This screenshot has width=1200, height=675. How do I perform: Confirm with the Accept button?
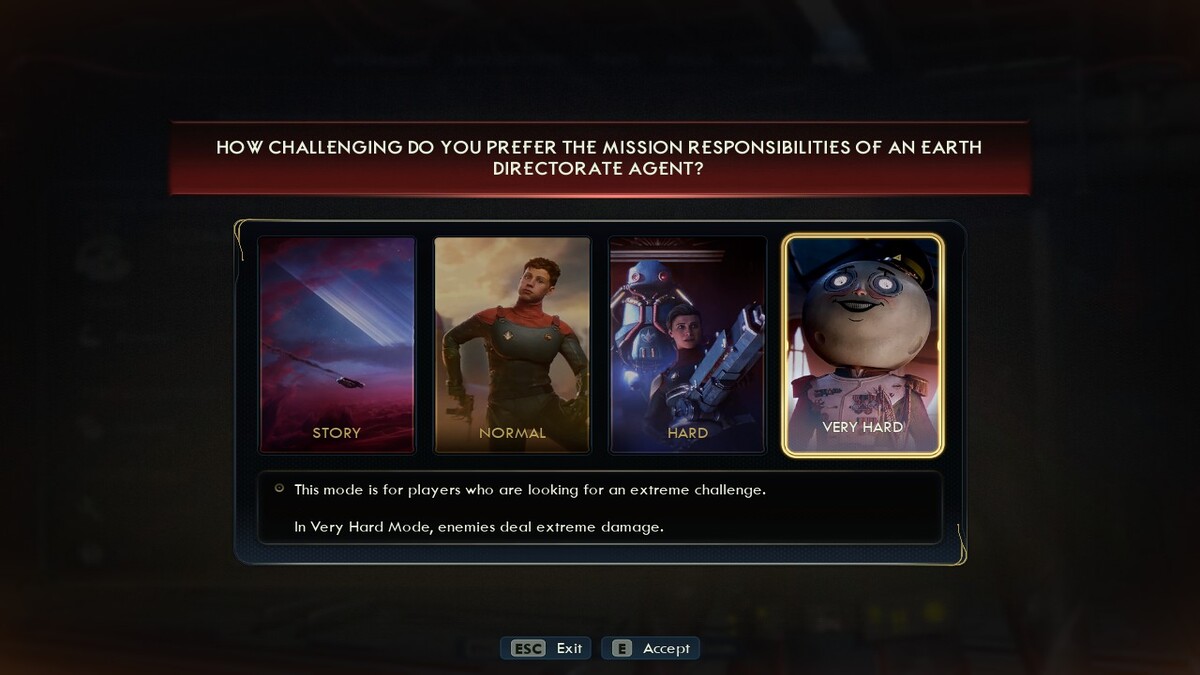651,648
